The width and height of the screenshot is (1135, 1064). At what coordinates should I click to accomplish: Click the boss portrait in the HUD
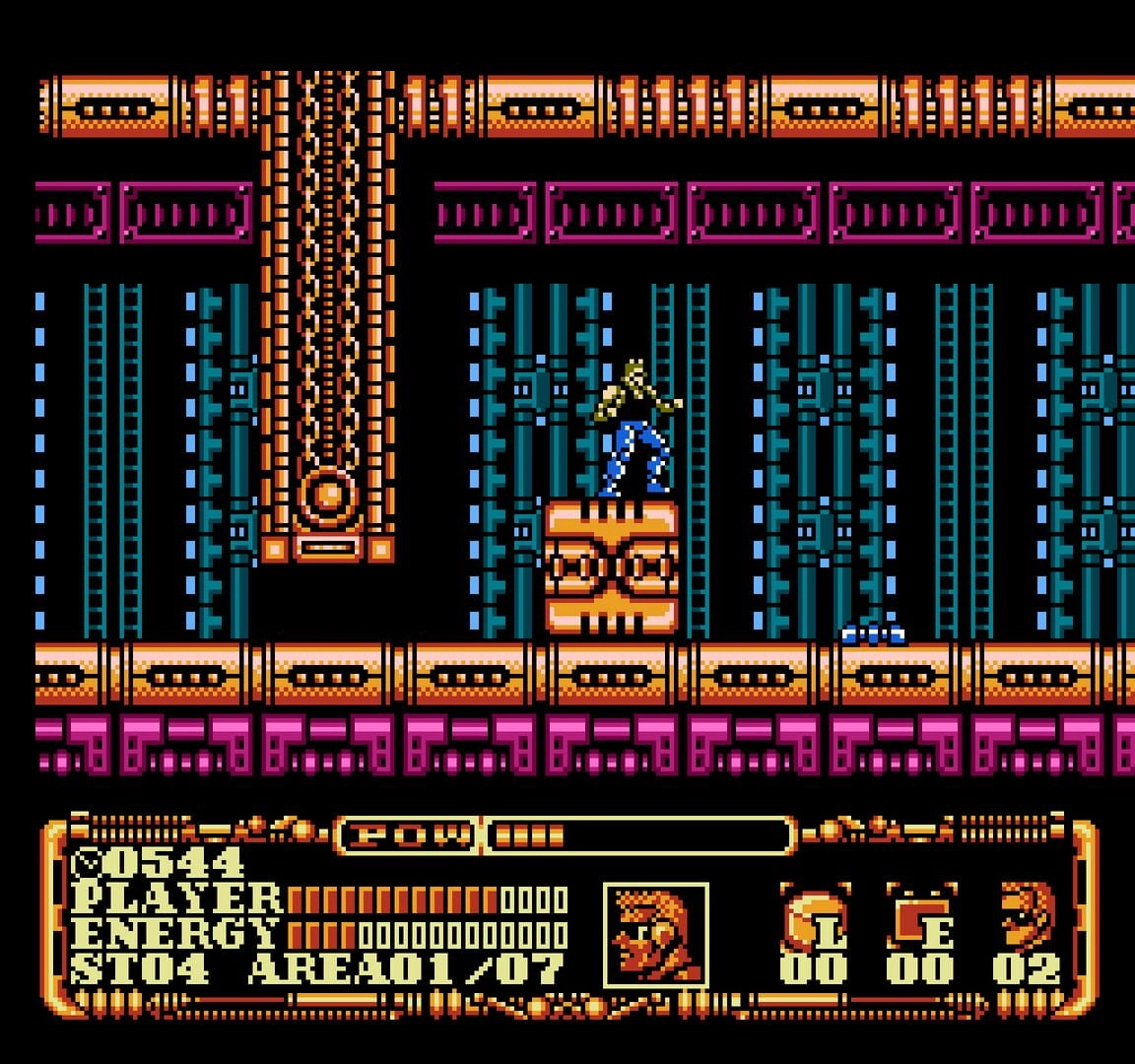coord(655,934)
